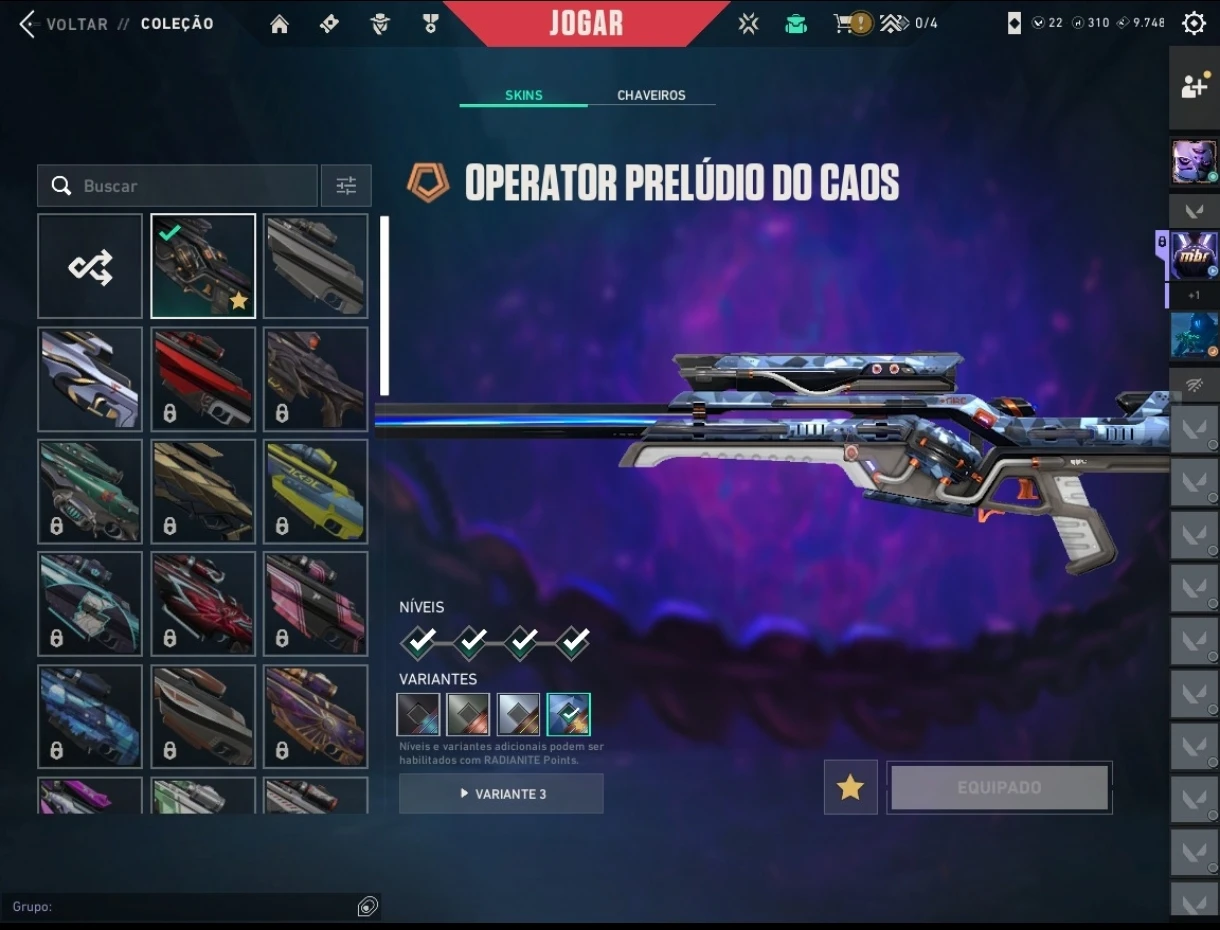Open the add friend icon
The width and height of the screenshot is (1220, 930).
point(1194,87)
